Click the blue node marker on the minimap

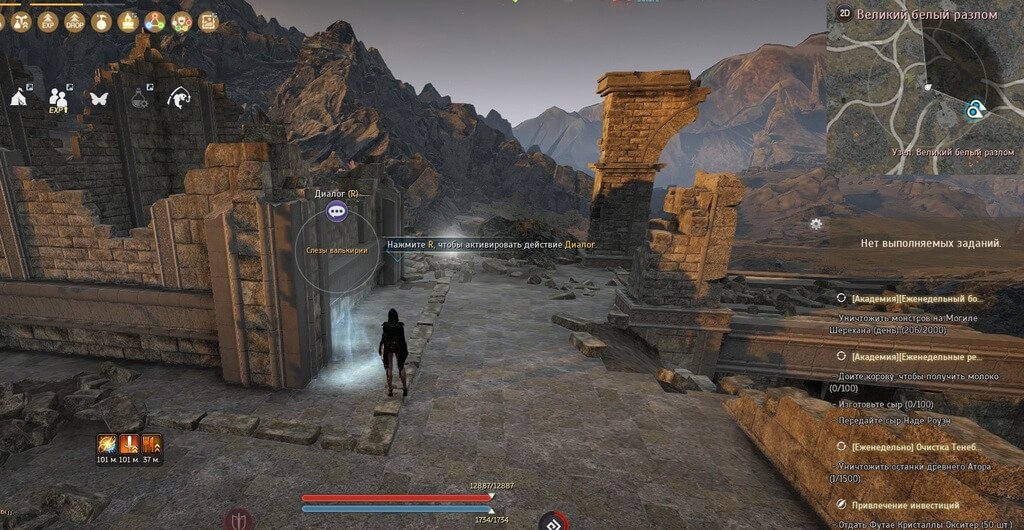coord(973,110)
